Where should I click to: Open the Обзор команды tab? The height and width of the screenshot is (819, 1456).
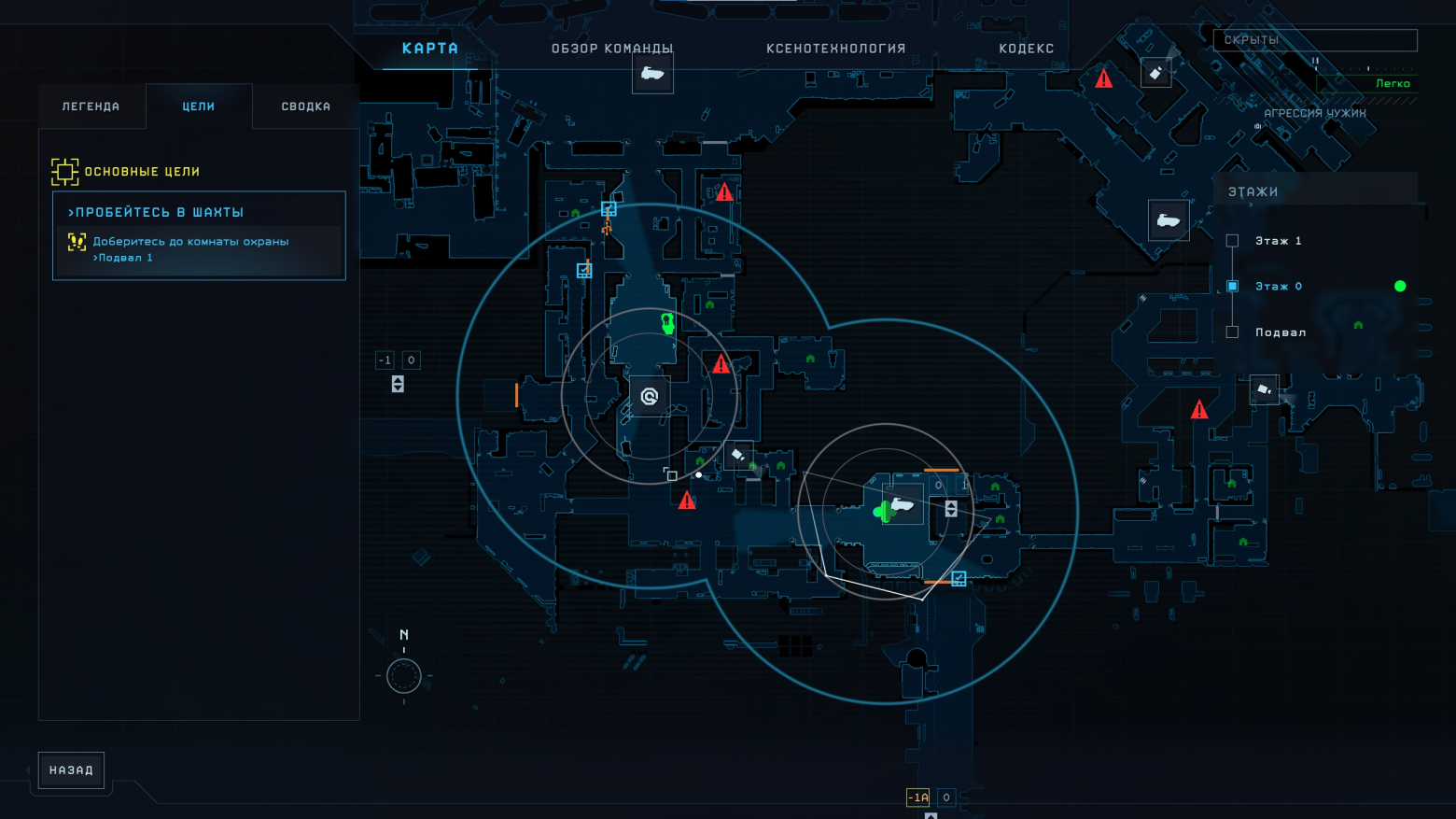pyautogui.click(x=612, y=49)
